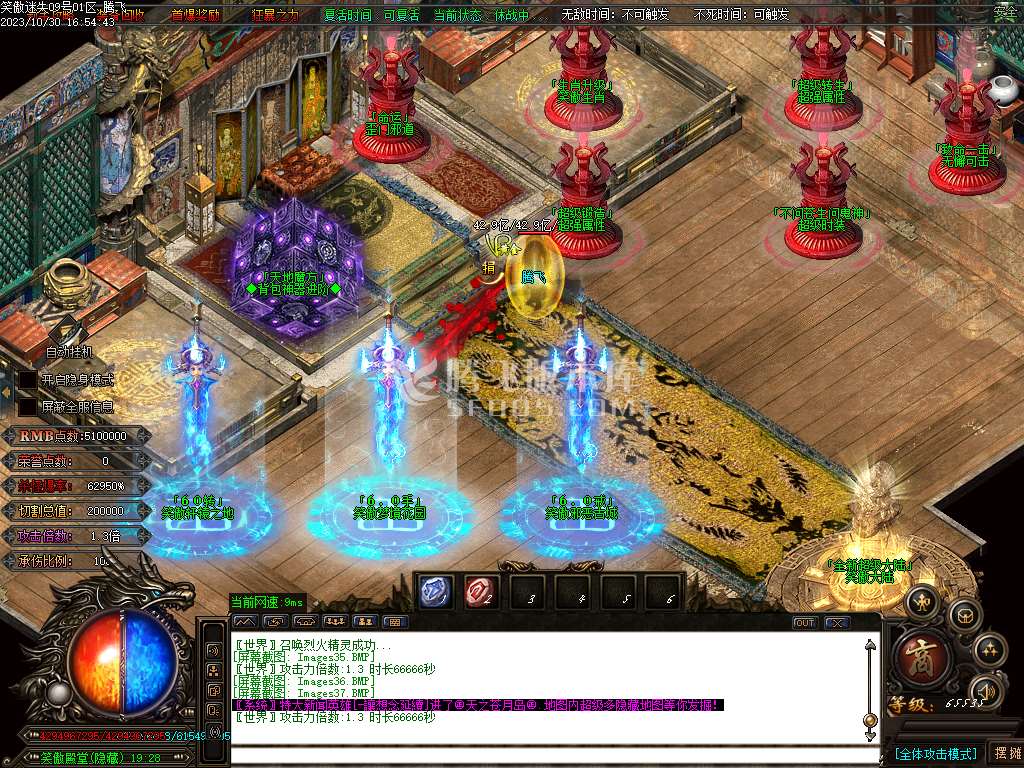Toggle the 自动挂机 auto-battle icon
Viewport: 1024px width, 768px height.
coord(67,331)
